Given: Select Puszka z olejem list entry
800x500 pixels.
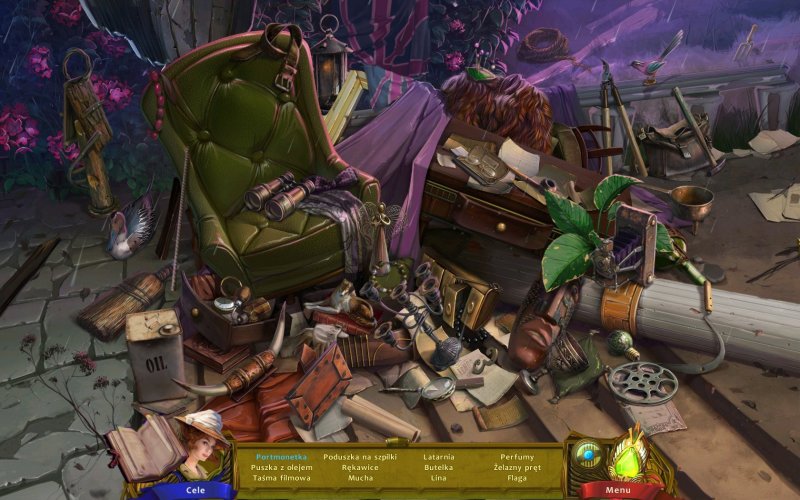Looking at the screenshot, I should (280, 467).
